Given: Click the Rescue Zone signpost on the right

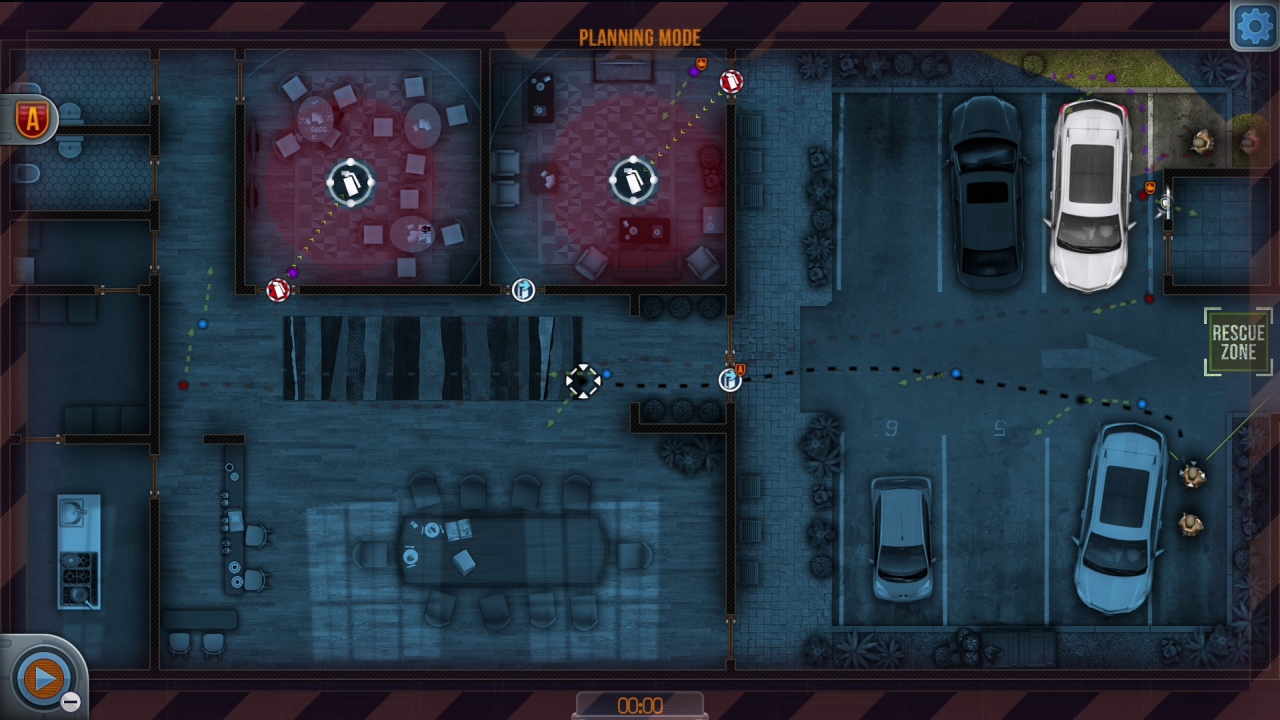Looking at the screenshot, I should (x=1238, y=343).
